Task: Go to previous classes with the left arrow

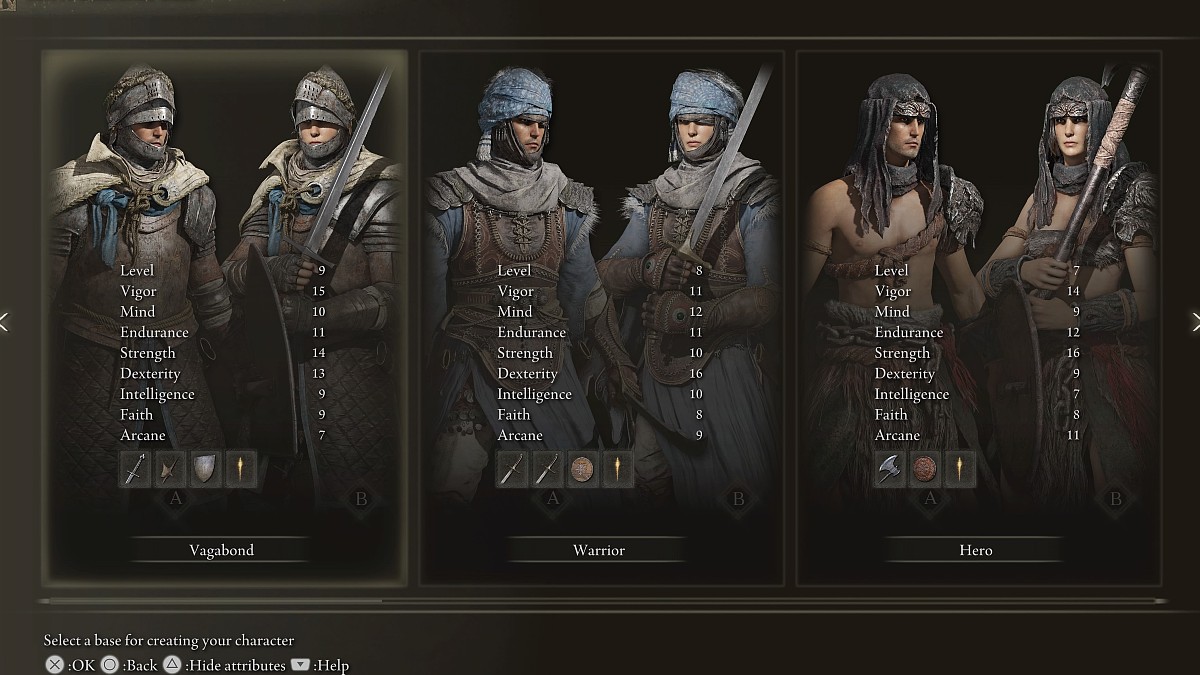Action: [x=5, y=321]
